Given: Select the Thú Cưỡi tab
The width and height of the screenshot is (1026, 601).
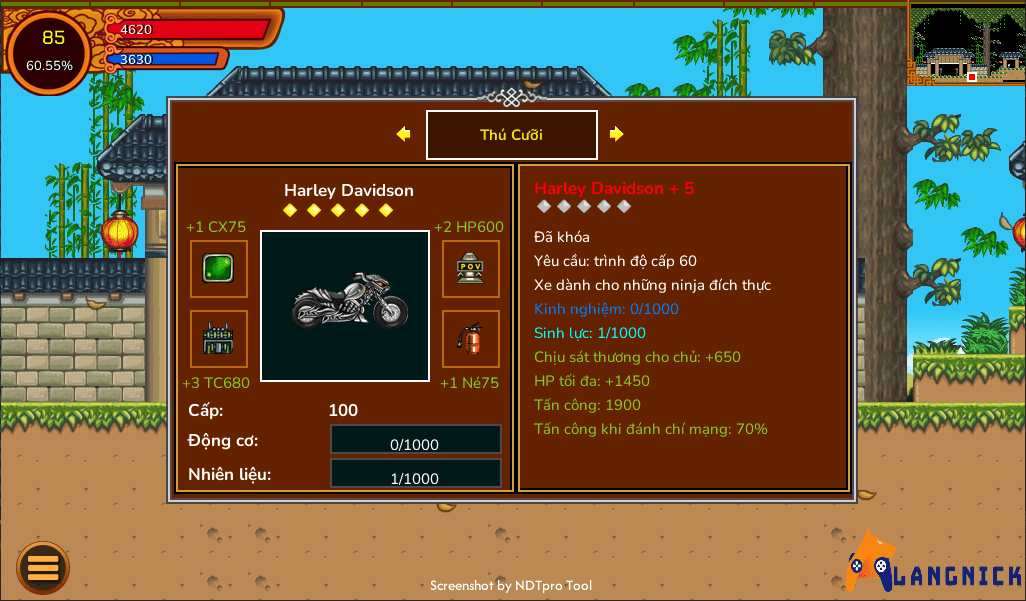Looking at the screenshot, I should [x=511, y=135].
